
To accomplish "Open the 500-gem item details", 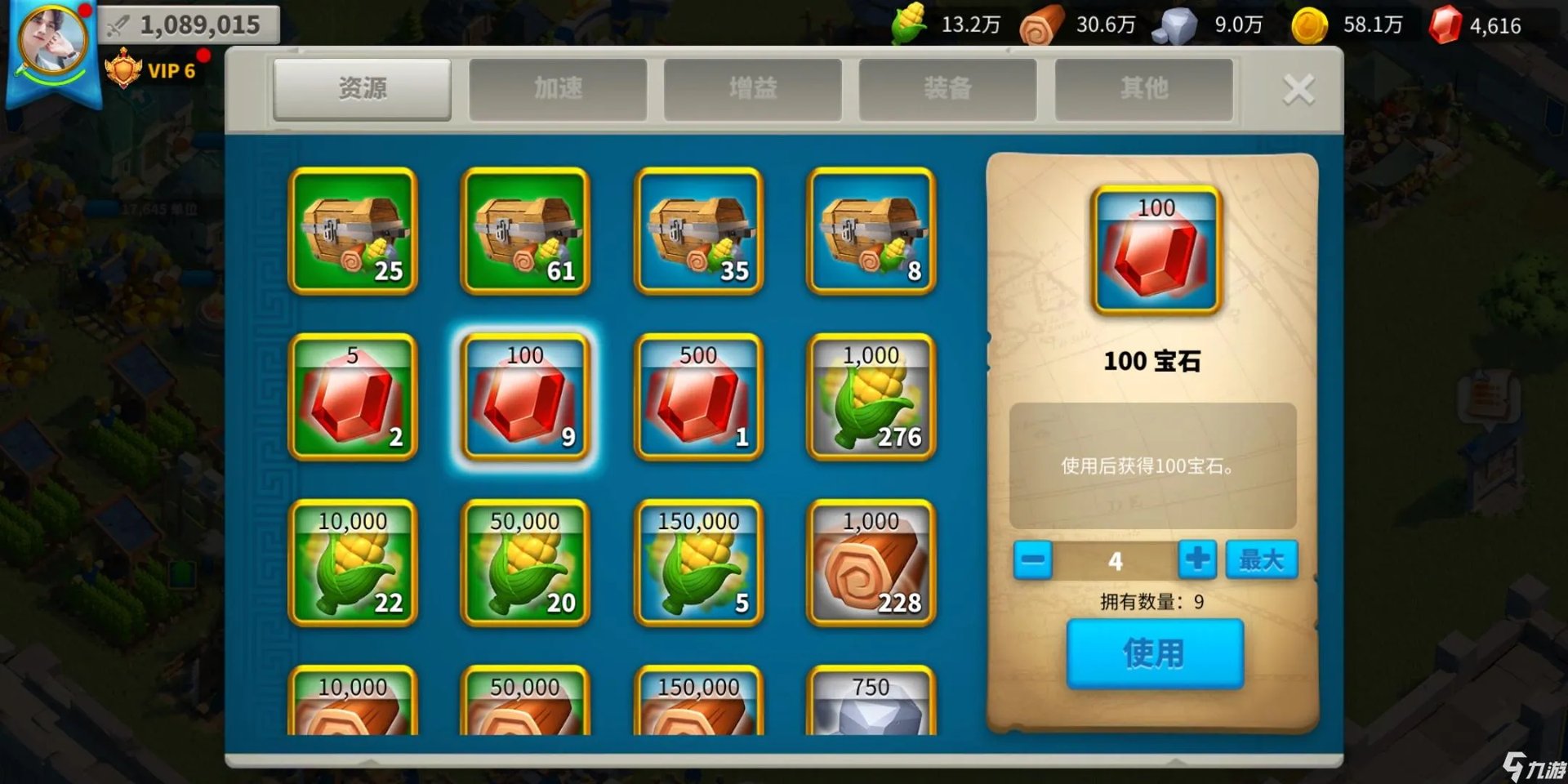I will (x=698, y=398).
